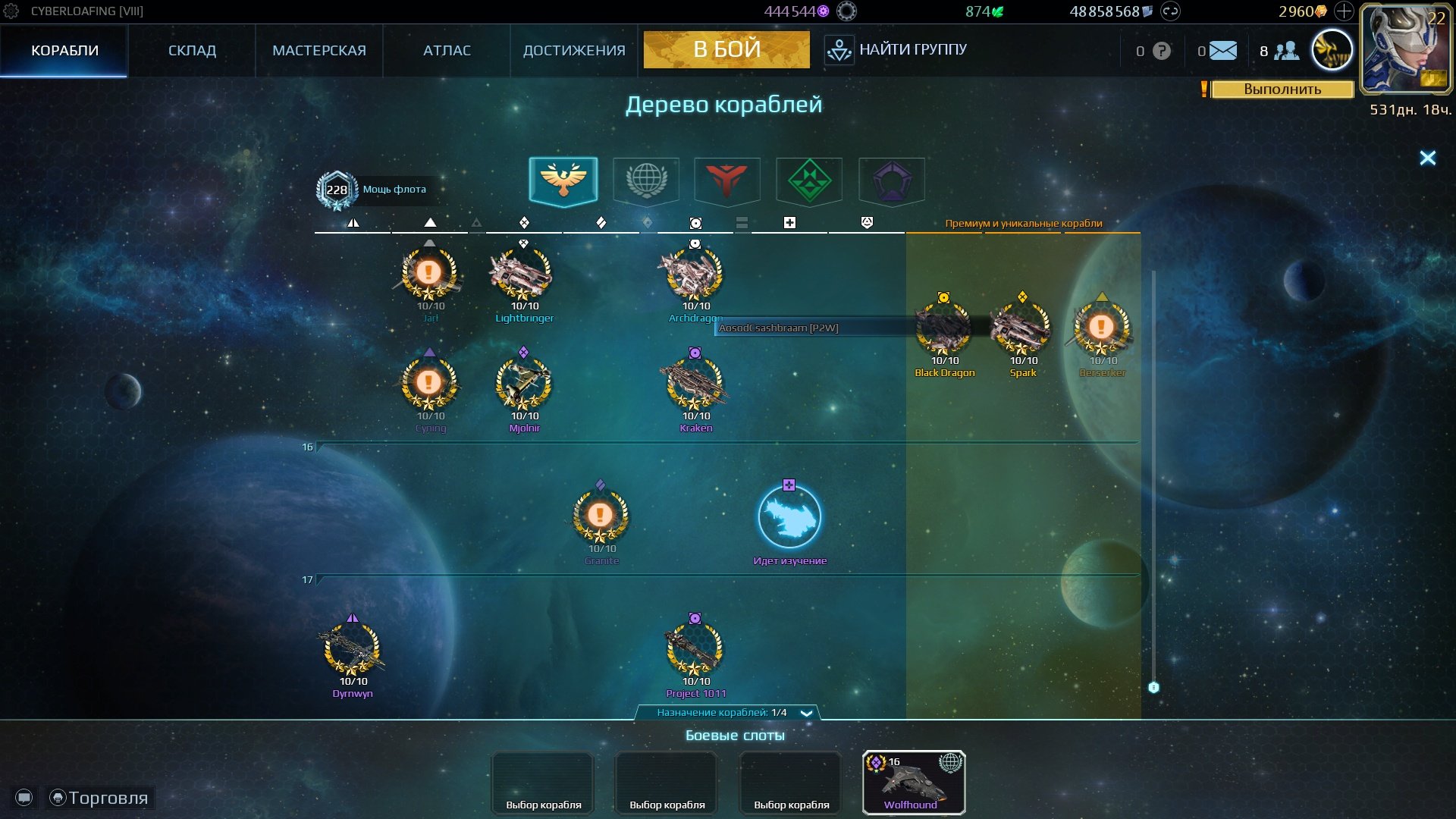Select the Wolfhound battle slot

coord(913,782)
